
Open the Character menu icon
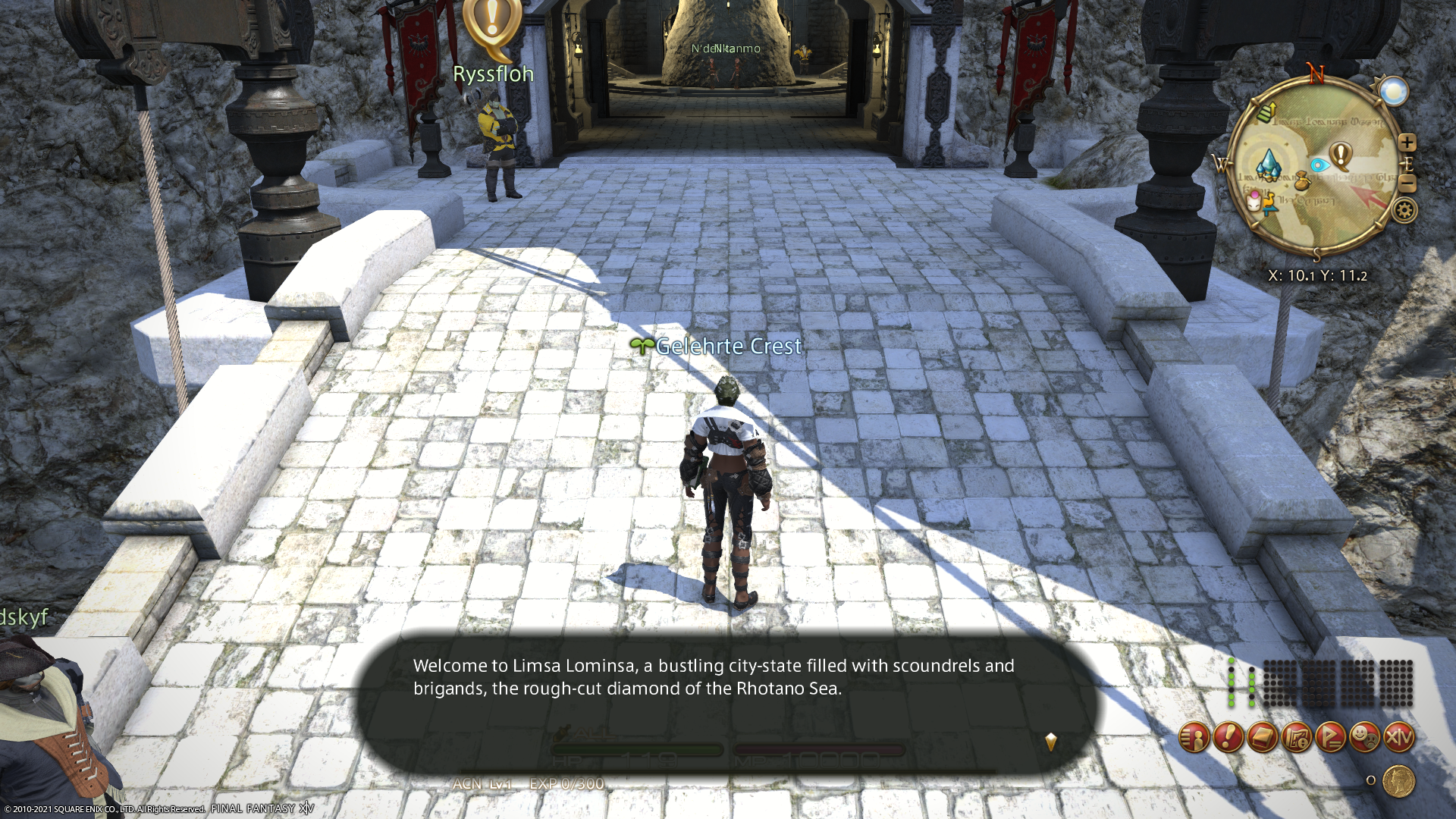point(1194,737)
